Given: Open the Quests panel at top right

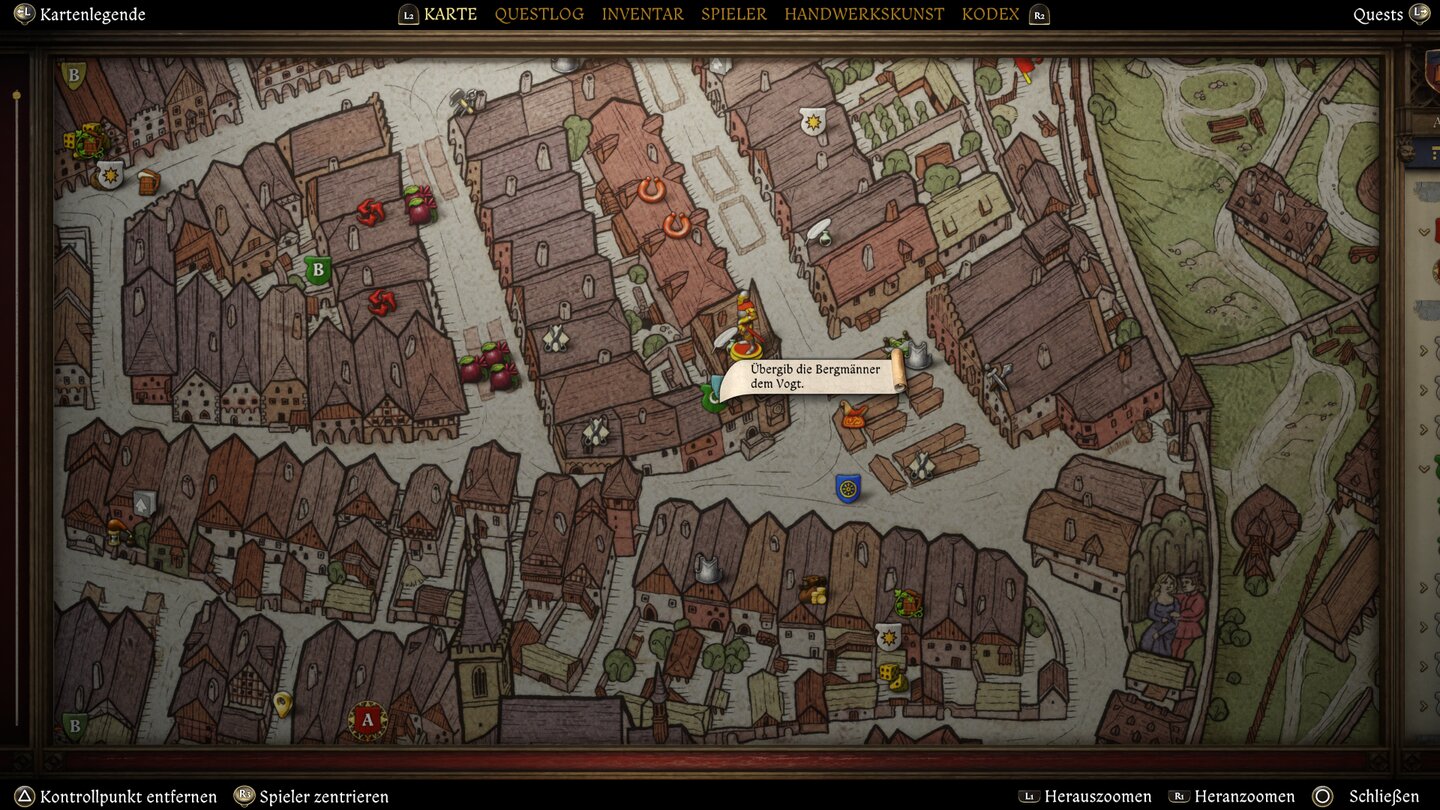Looking at the screenshot, I should (1378, 14).
